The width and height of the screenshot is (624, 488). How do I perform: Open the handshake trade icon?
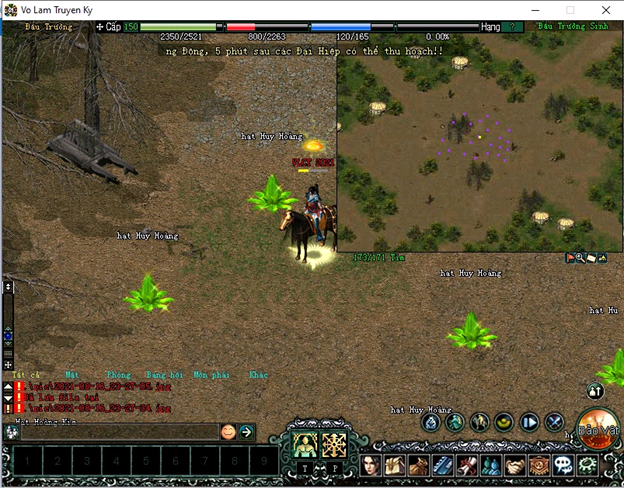pos(515,465)
